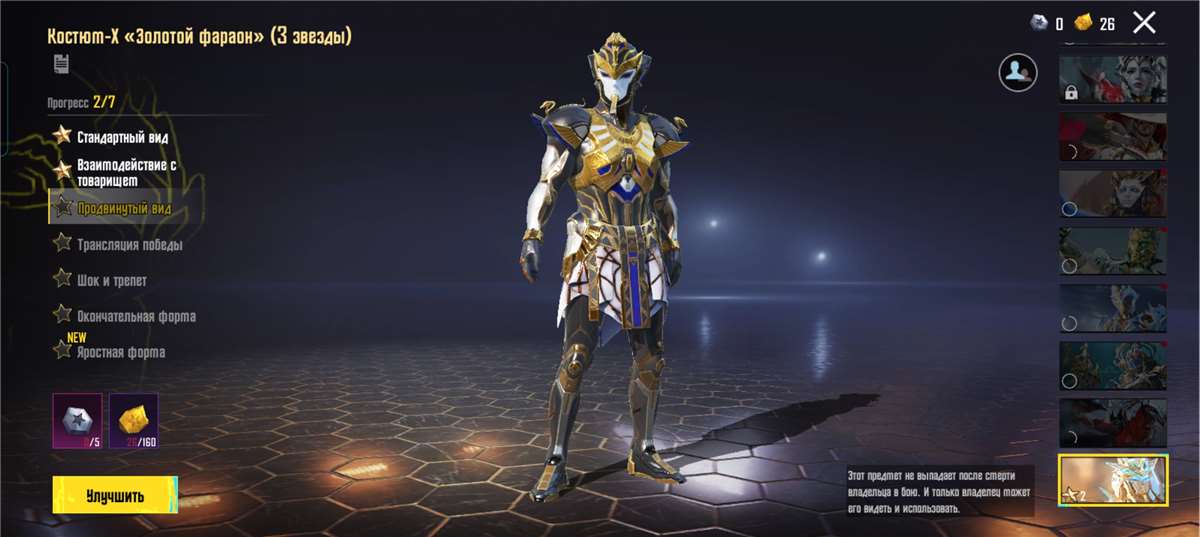Select the new Яростная форма stage
The image size is (1200, 537).
pos(120,352)
